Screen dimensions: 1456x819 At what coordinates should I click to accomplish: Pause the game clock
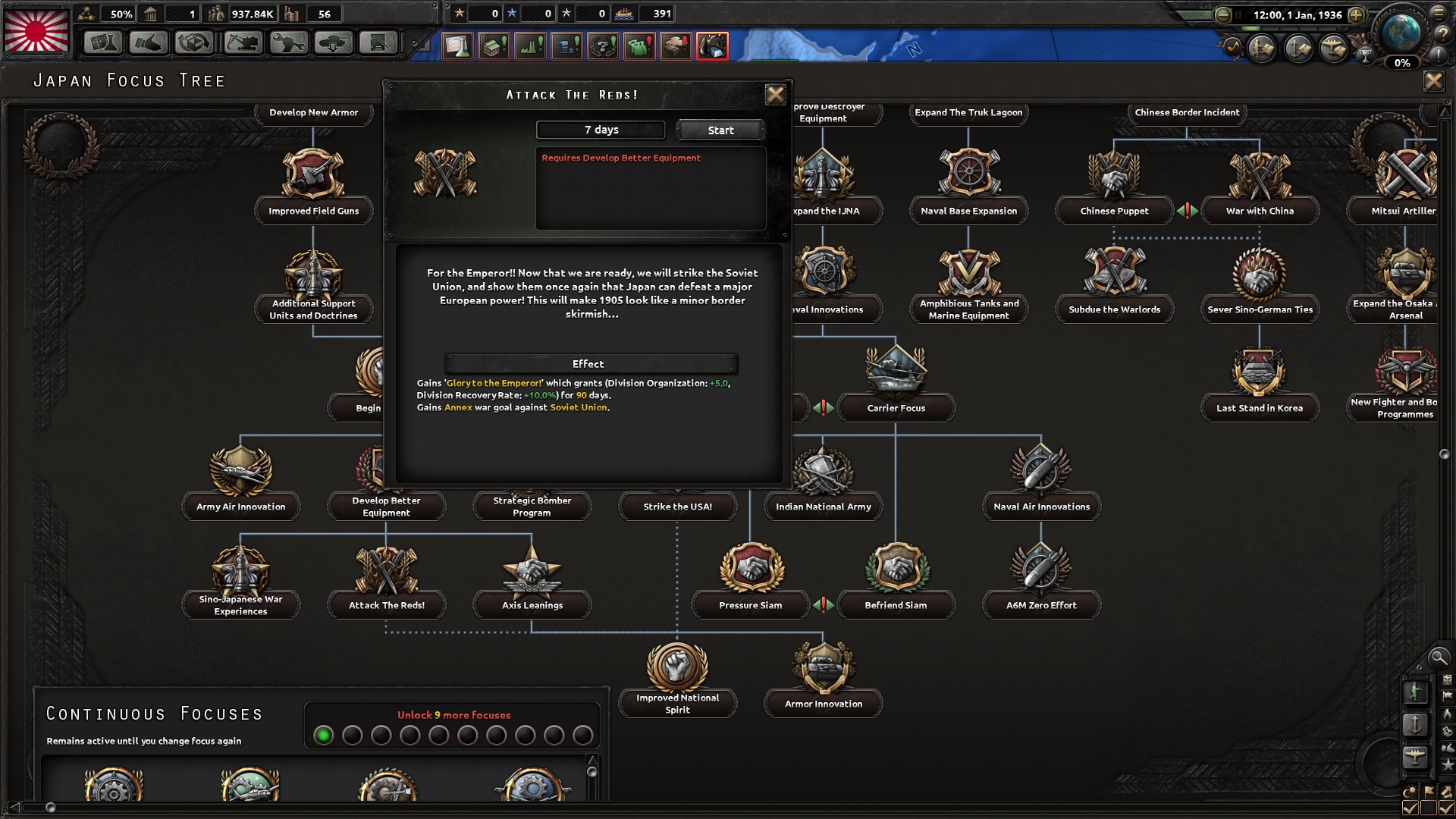point(1238,14)
